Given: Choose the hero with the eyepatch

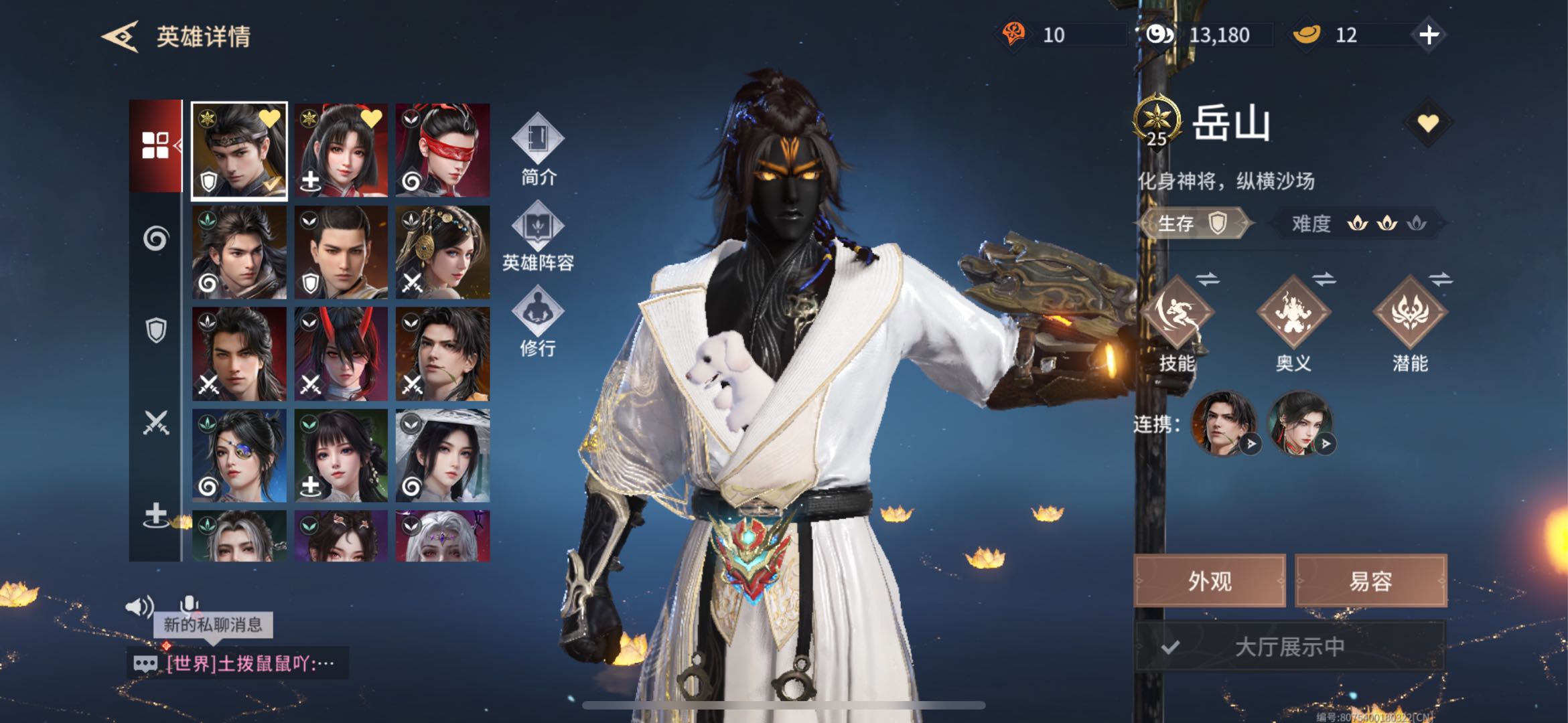Looking at the screenshot, I should 239,456.
